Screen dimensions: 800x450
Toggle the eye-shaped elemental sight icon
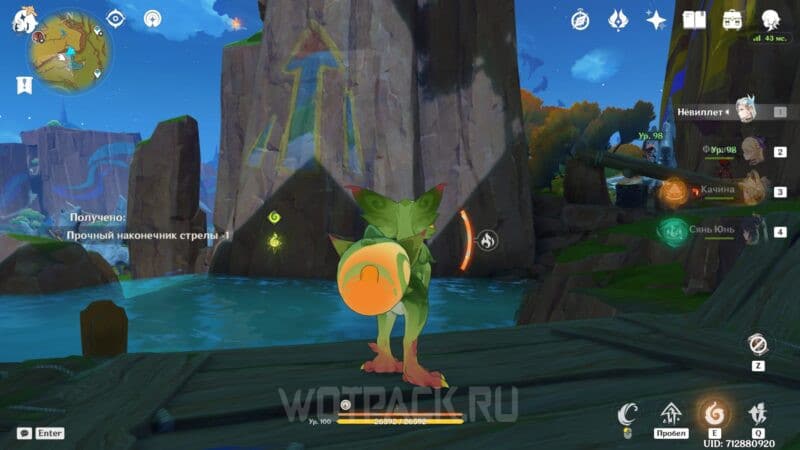coord(116,19)
